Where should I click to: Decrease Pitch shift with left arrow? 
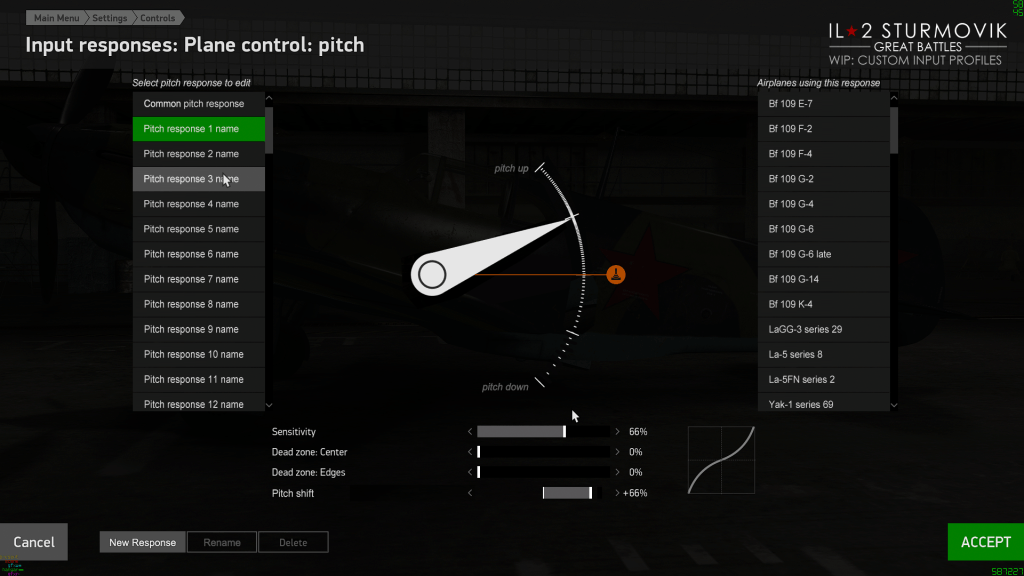[469, 492]
